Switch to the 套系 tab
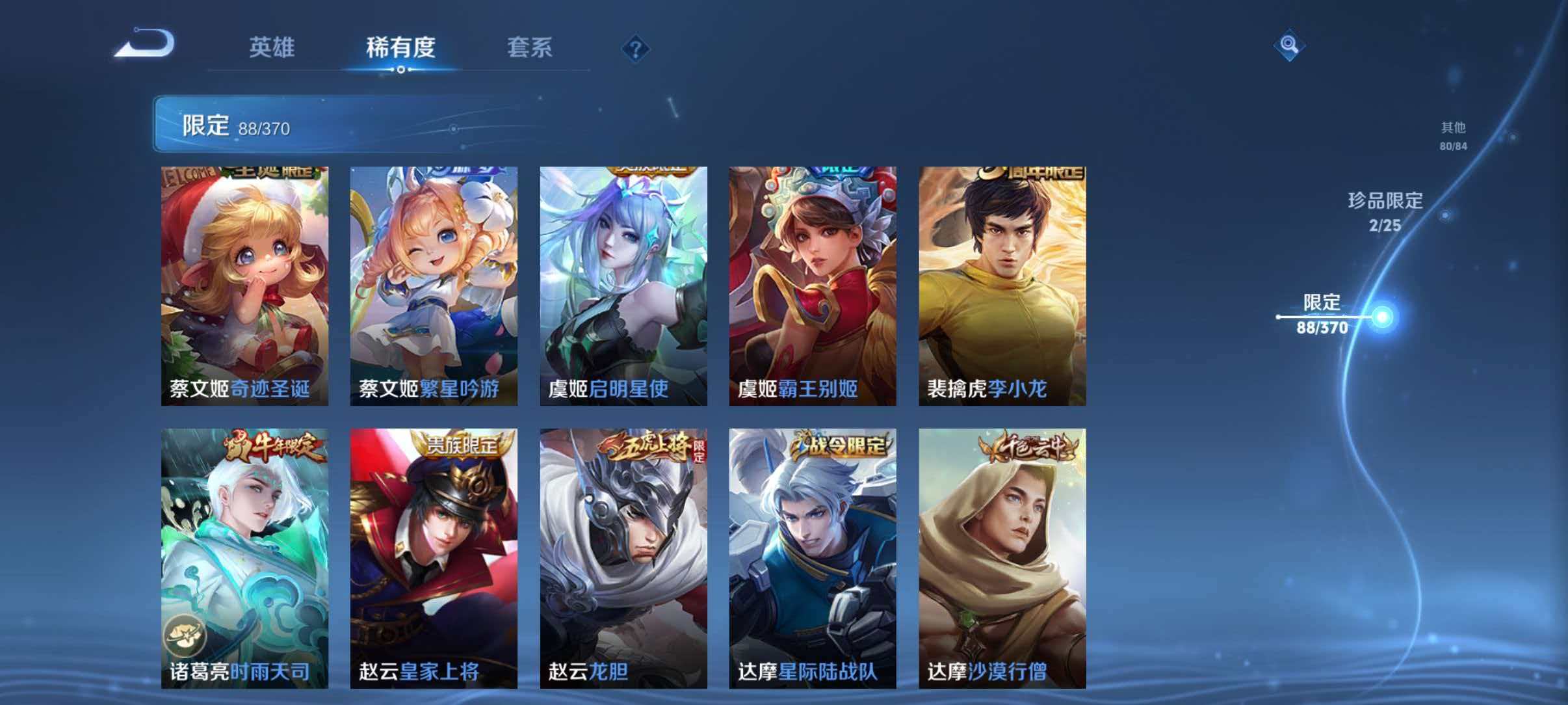 529,47
